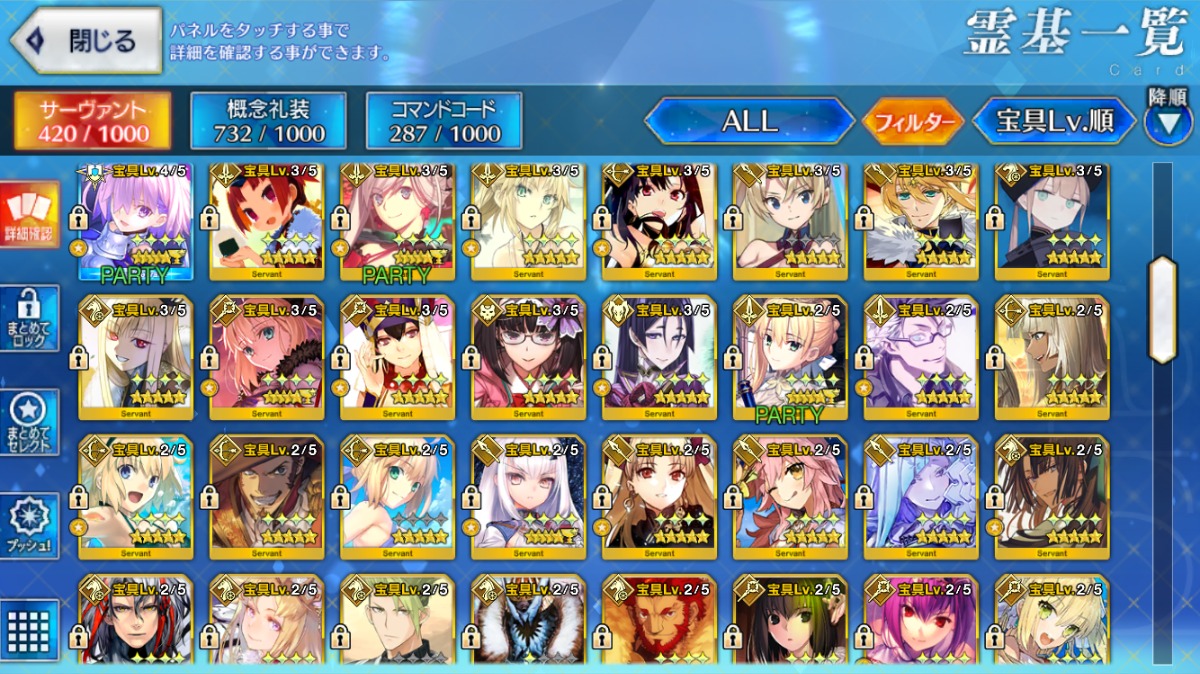
Task: Tap the プッシュ! button
Action: coord(30,525)
